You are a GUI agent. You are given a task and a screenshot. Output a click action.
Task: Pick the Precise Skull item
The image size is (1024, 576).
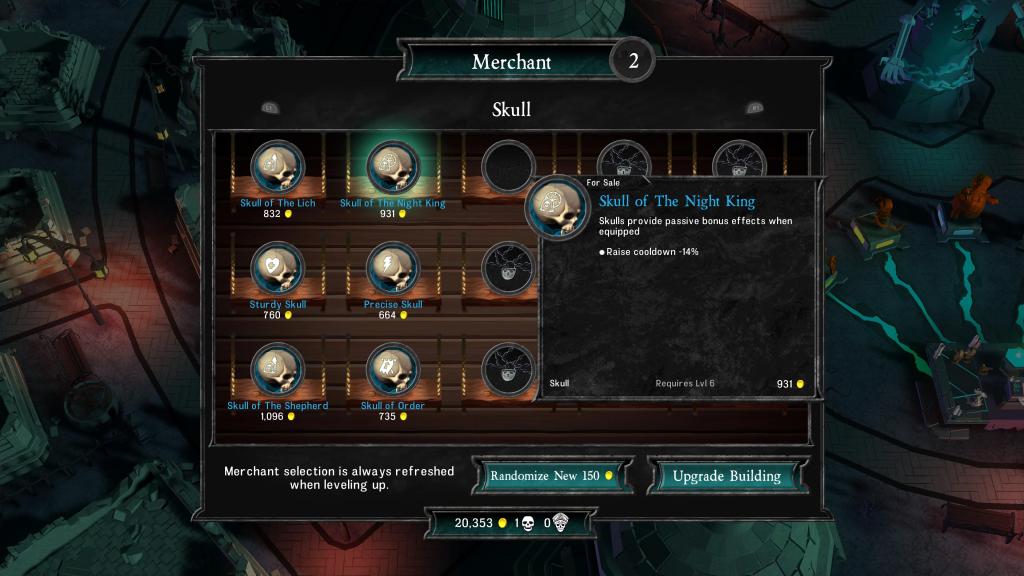[x=393, y=269]
